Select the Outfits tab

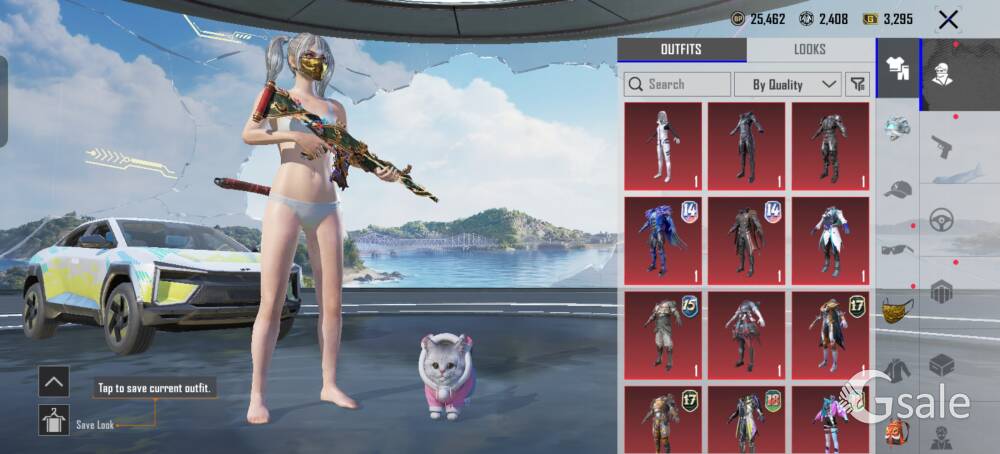[x=681, y=50]
